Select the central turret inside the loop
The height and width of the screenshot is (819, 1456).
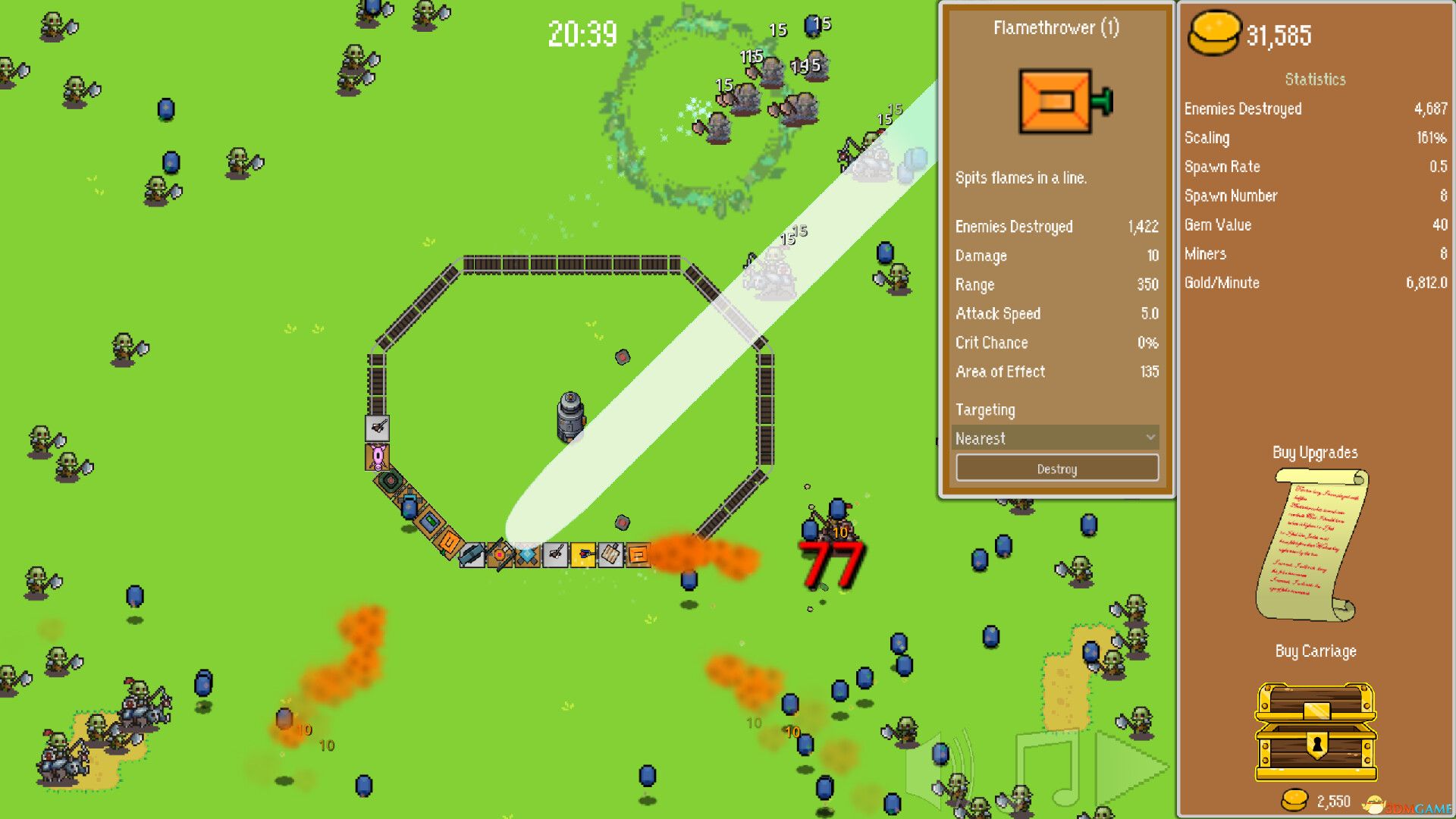click(x=571, y=416)
